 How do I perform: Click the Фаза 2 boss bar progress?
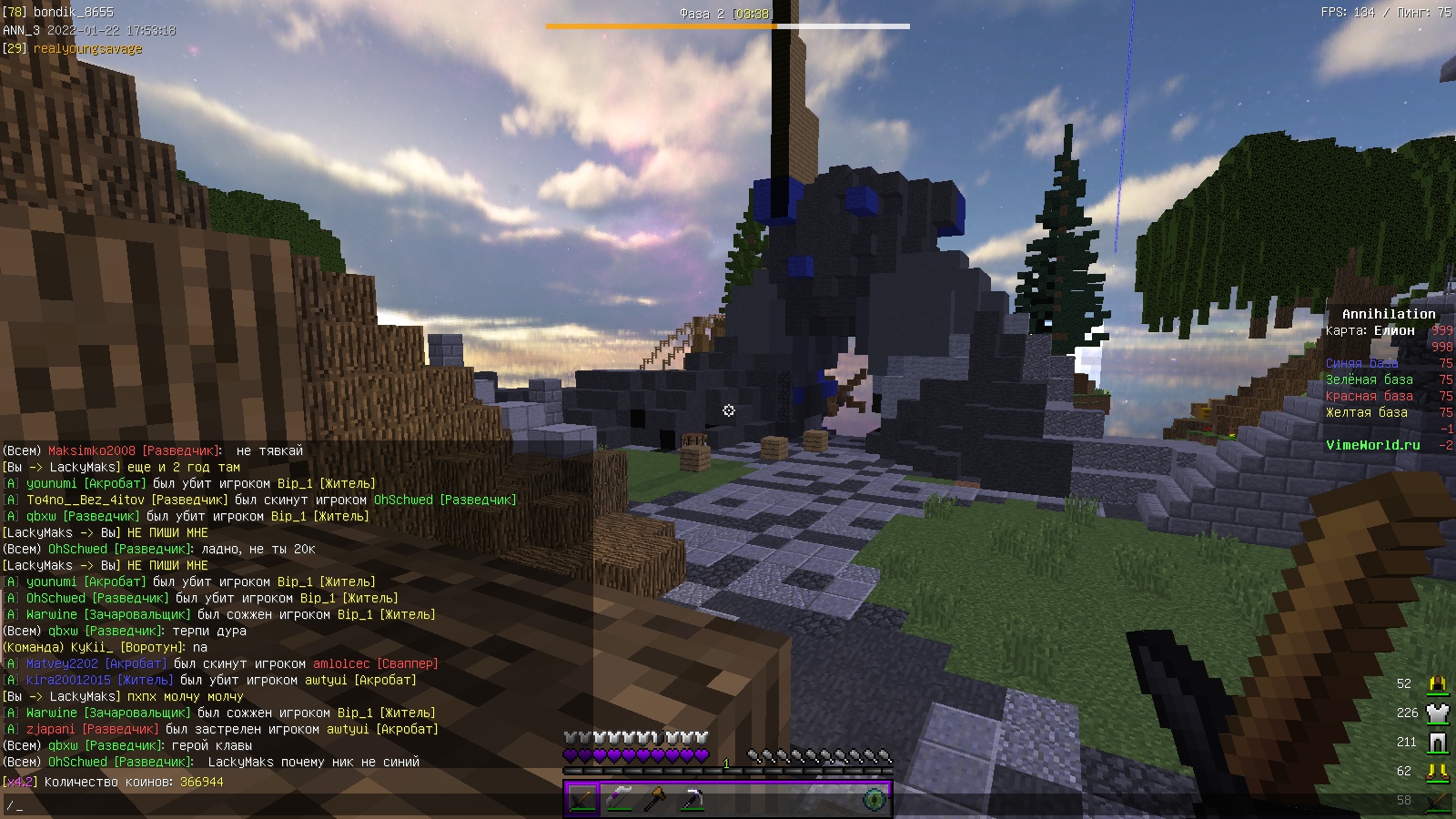[x=728, y=27]
